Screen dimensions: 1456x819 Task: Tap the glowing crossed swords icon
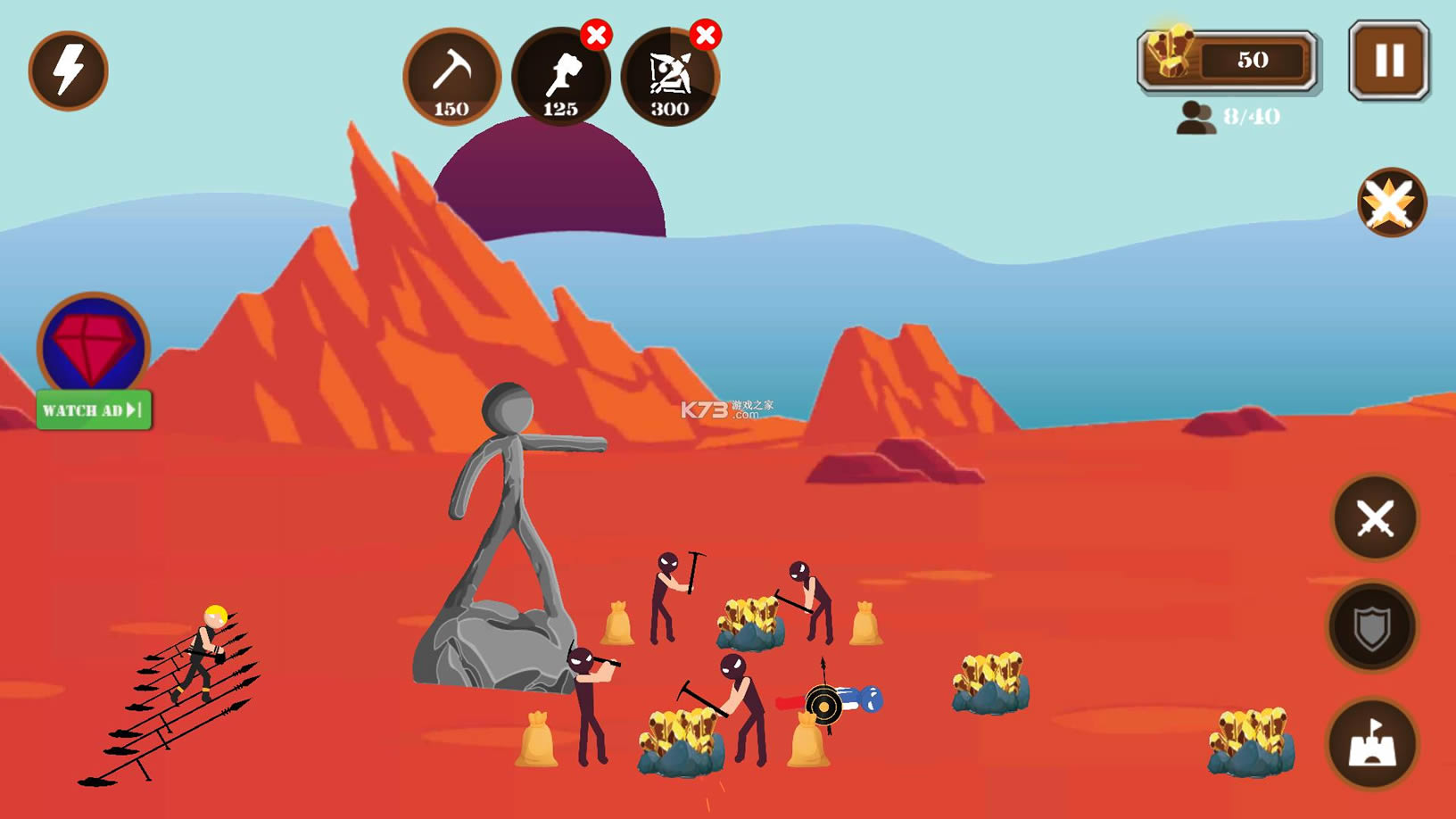1391,203
